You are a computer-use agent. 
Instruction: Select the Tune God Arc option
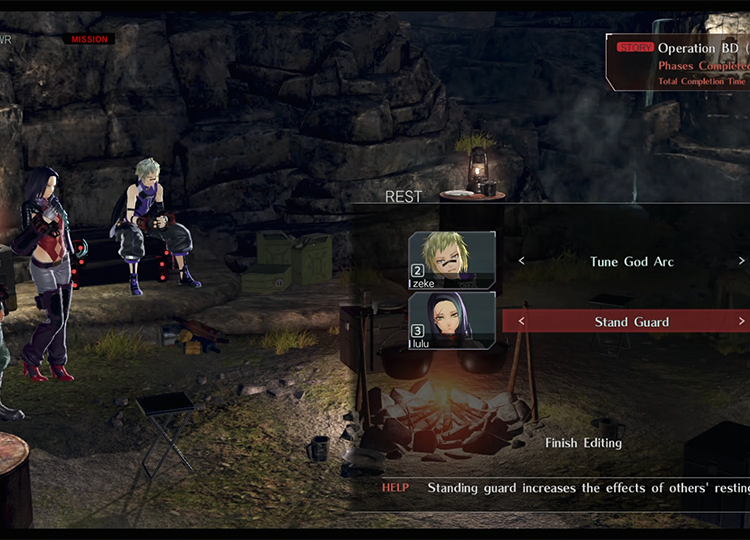[631, 262]
